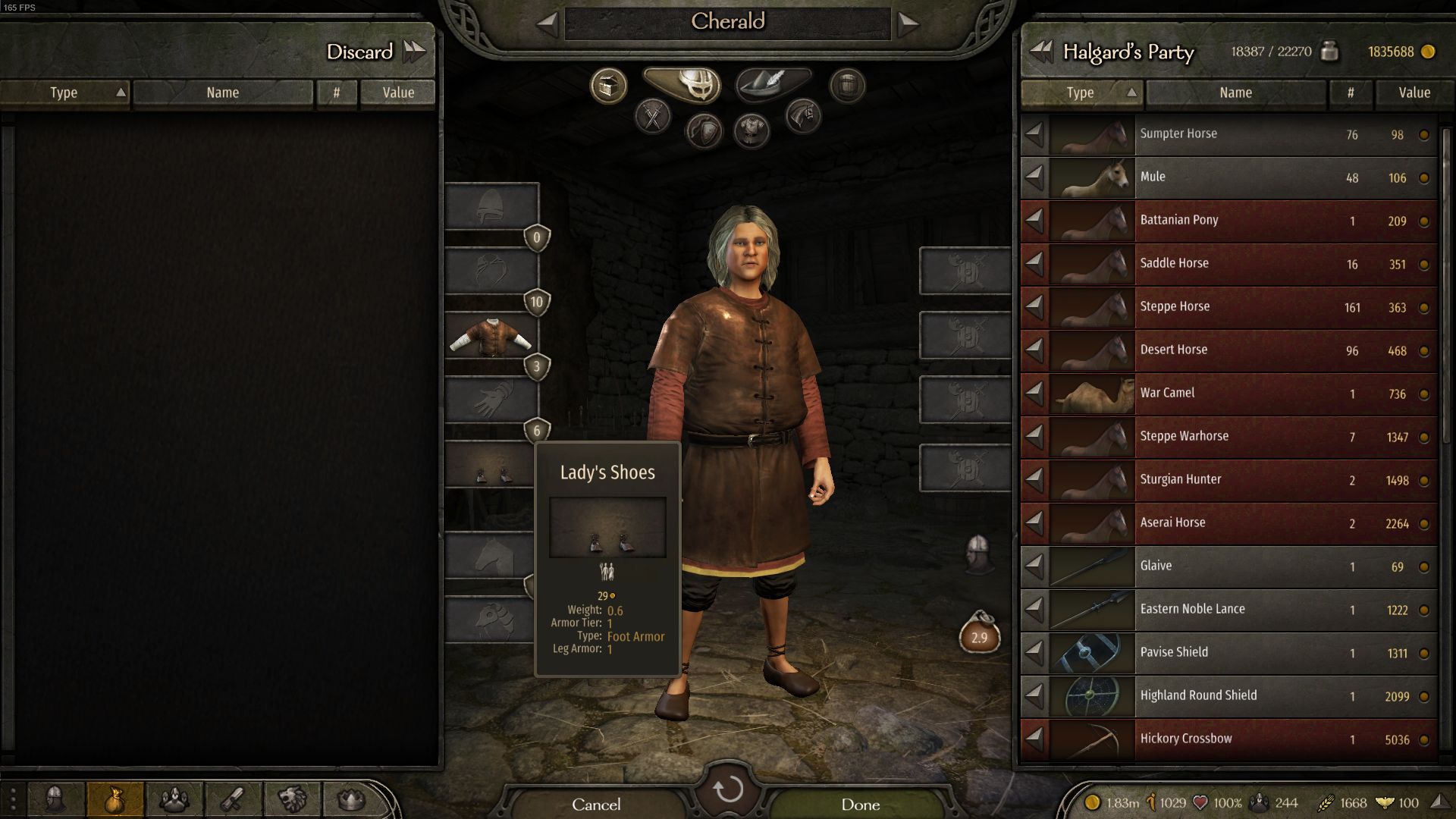Viewport: 1456px width, 819px height.
Task: Confirm changes with the Done button
Action: 860,804
